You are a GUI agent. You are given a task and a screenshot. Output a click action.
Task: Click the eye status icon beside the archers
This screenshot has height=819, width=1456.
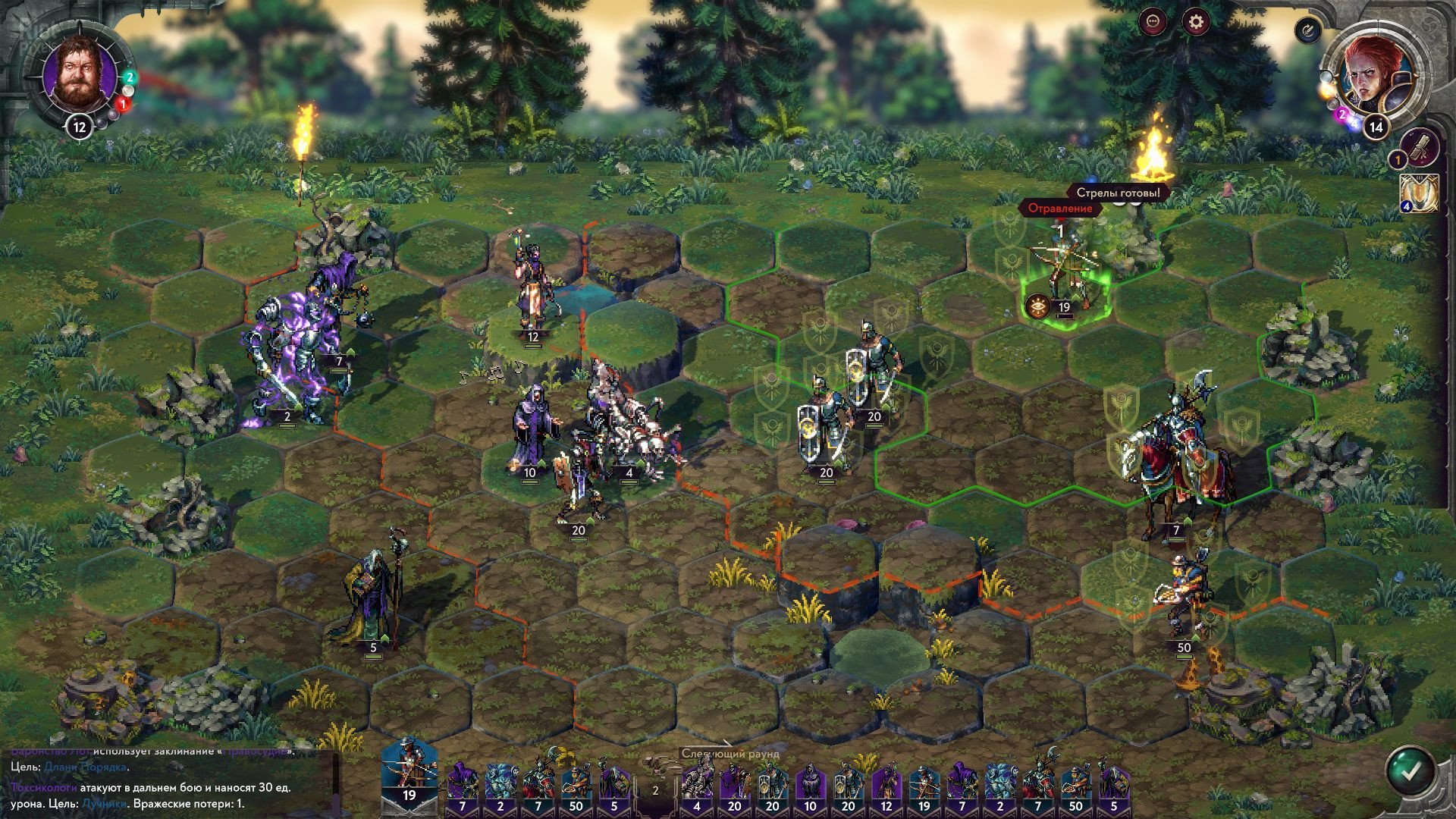(x=1037, y=306)
